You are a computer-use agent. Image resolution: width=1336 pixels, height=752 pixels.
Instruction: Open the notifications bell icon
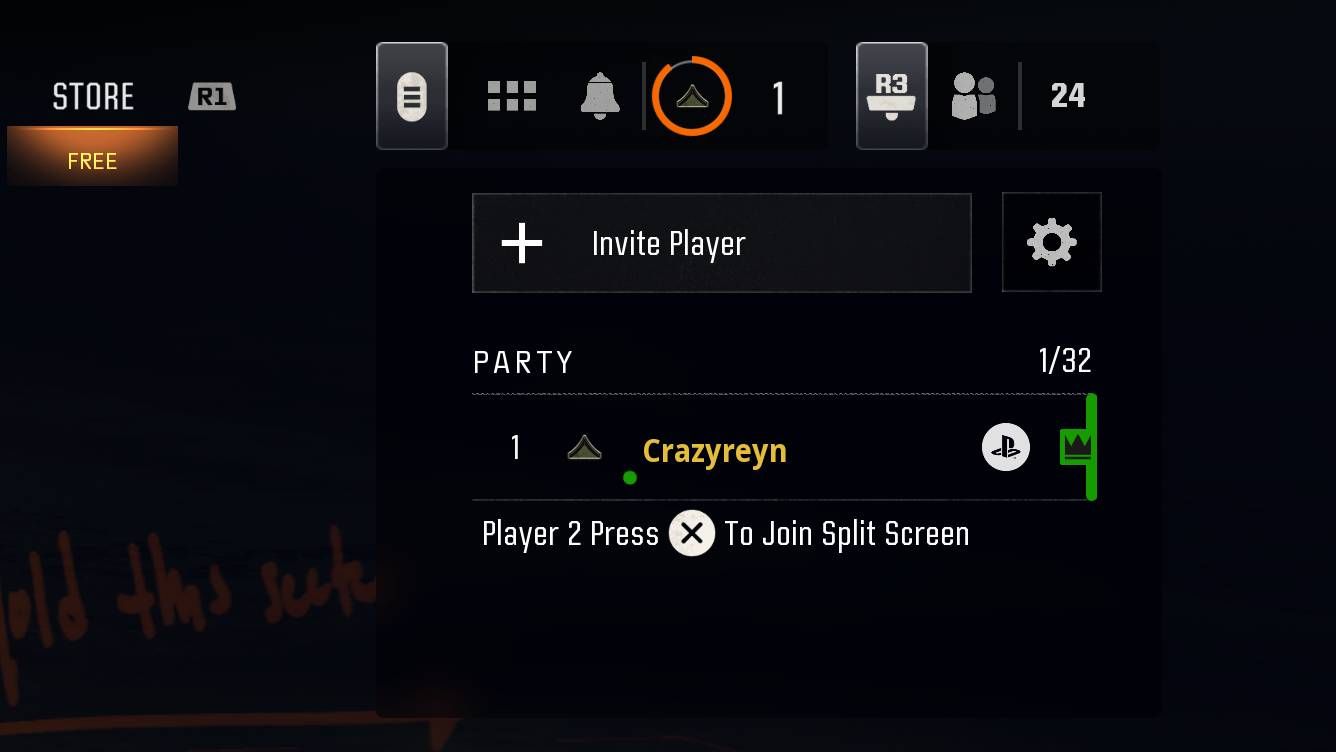point(601,95)
